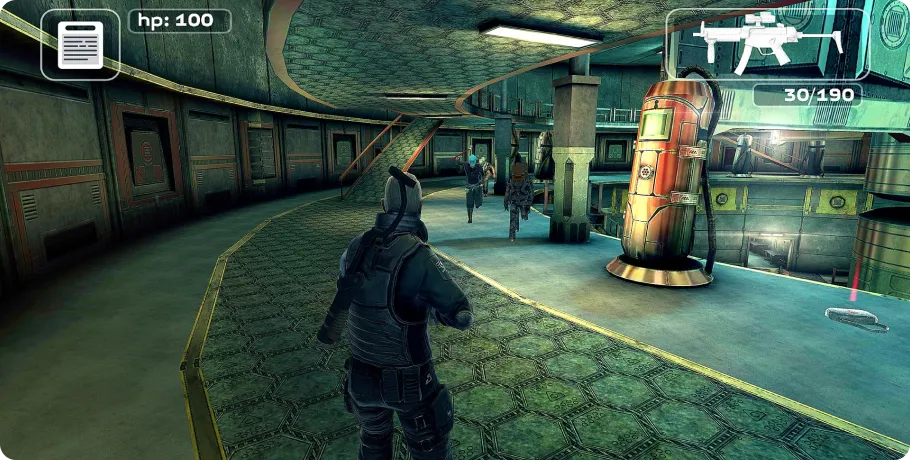The image size is (910, 460).
Task: Open the document menu icon
Action: [80, 45]
